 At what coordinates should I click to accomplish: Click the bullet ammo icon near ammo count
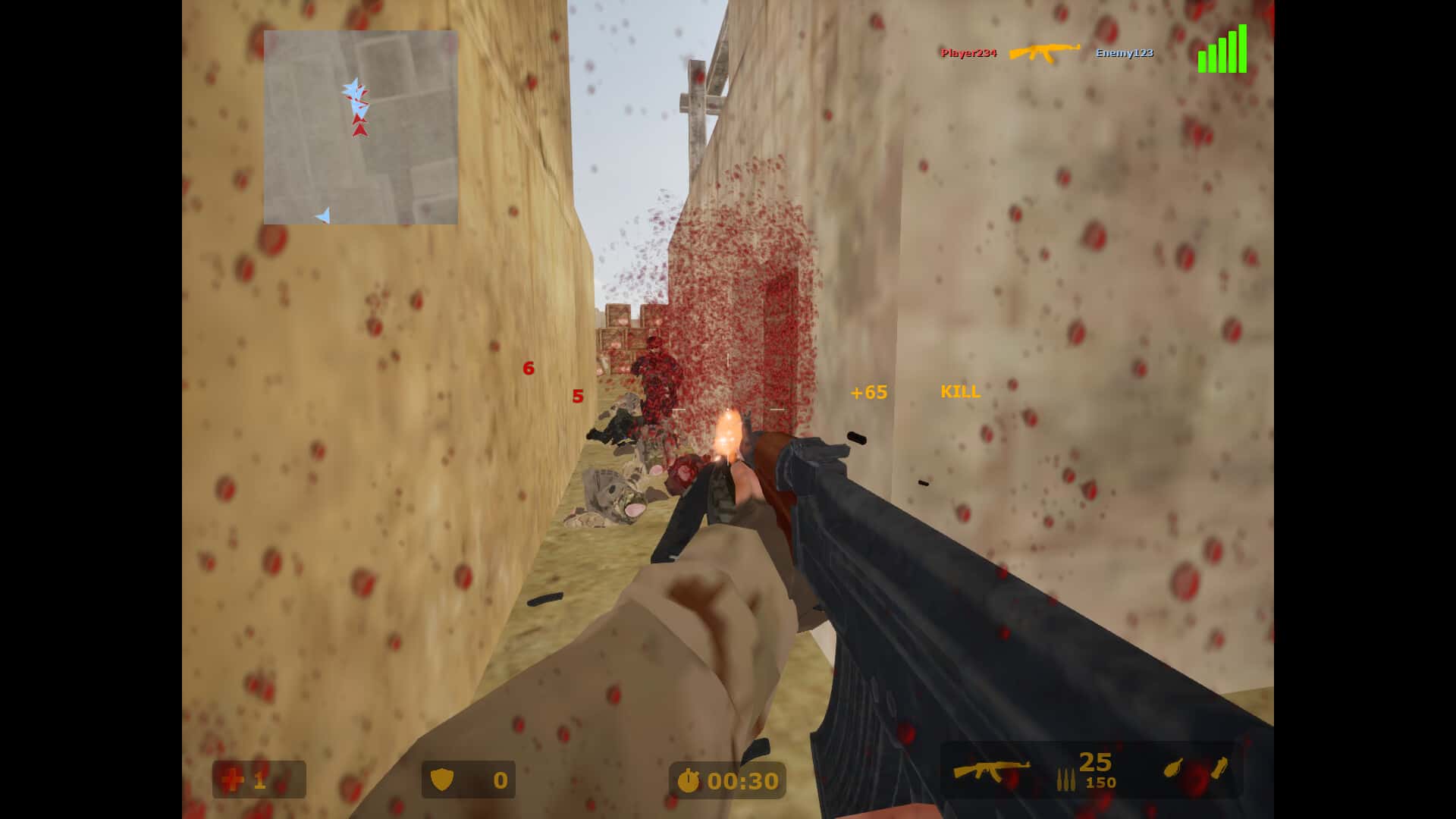coord(1068,777)
